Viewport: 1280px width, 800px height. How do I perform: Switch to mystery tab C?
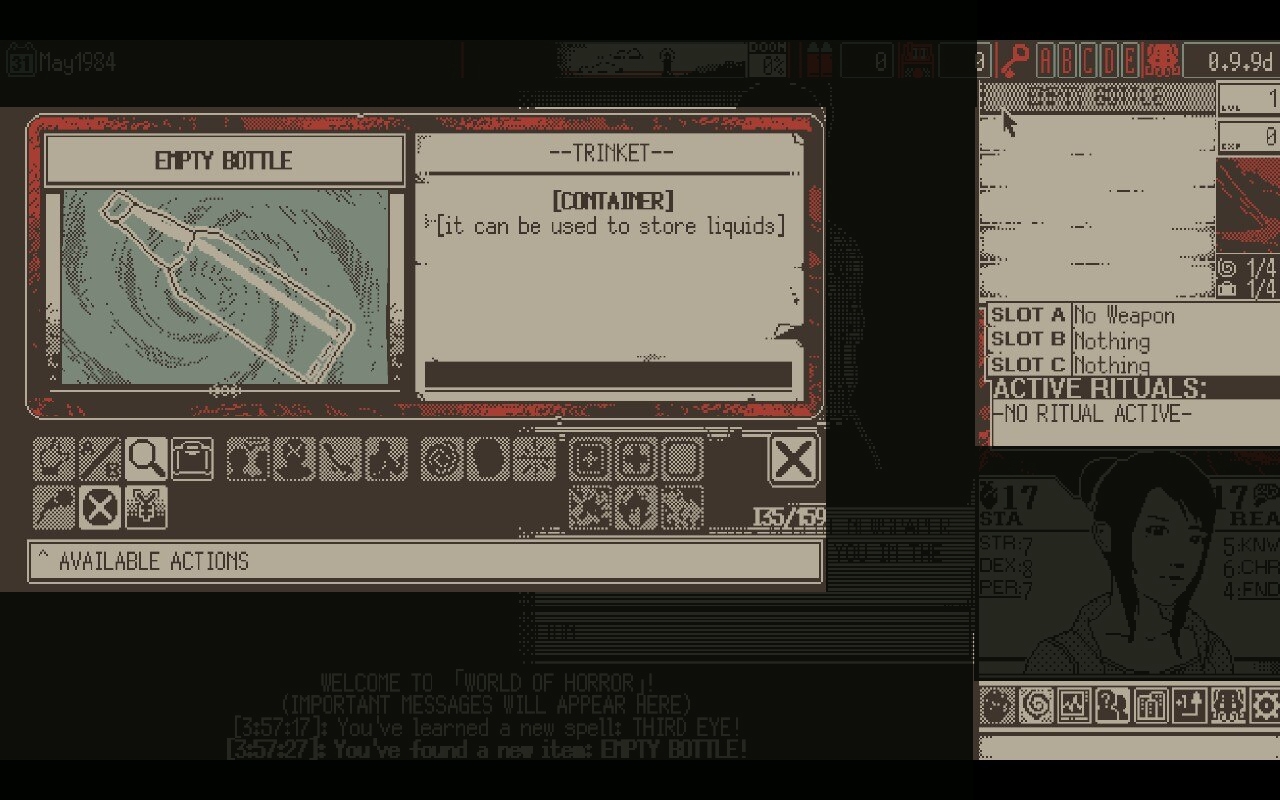tap(1086, 60)
